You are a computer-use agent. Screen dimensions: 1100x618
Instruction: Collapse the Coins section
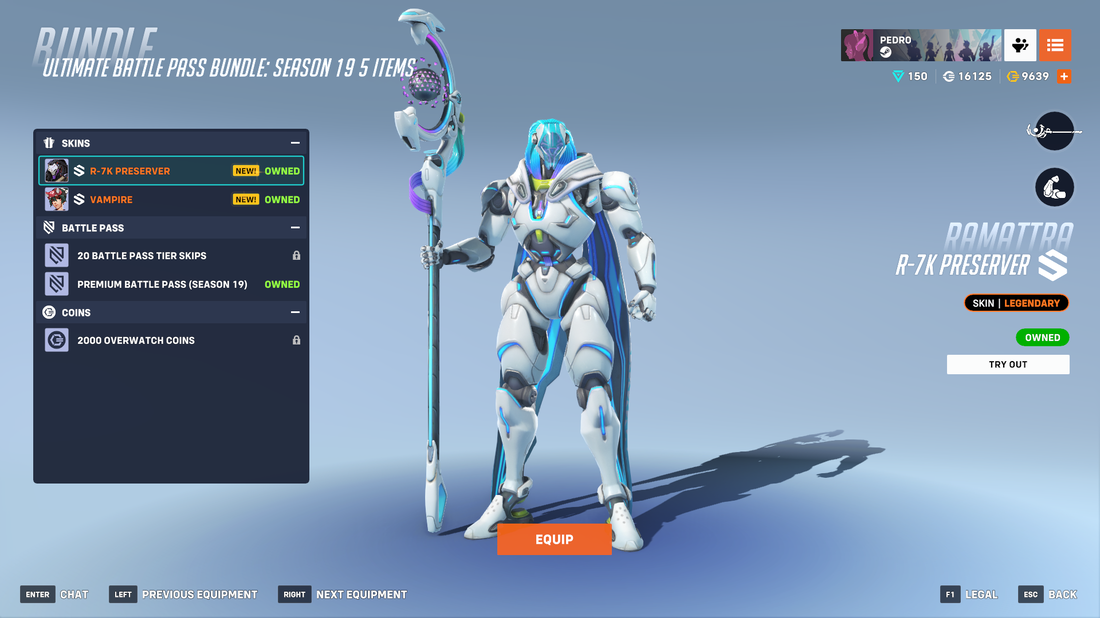pyautogui.click(x=295, y=312)
